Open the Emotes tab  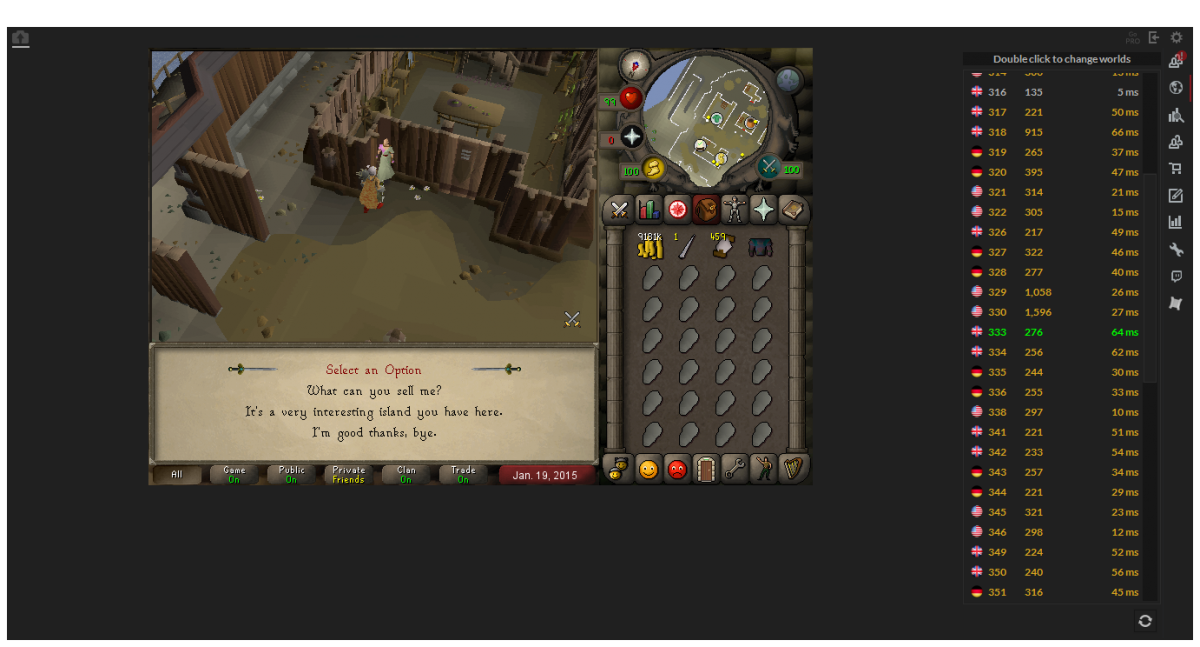pyautogui.click(x=764, y=468)
